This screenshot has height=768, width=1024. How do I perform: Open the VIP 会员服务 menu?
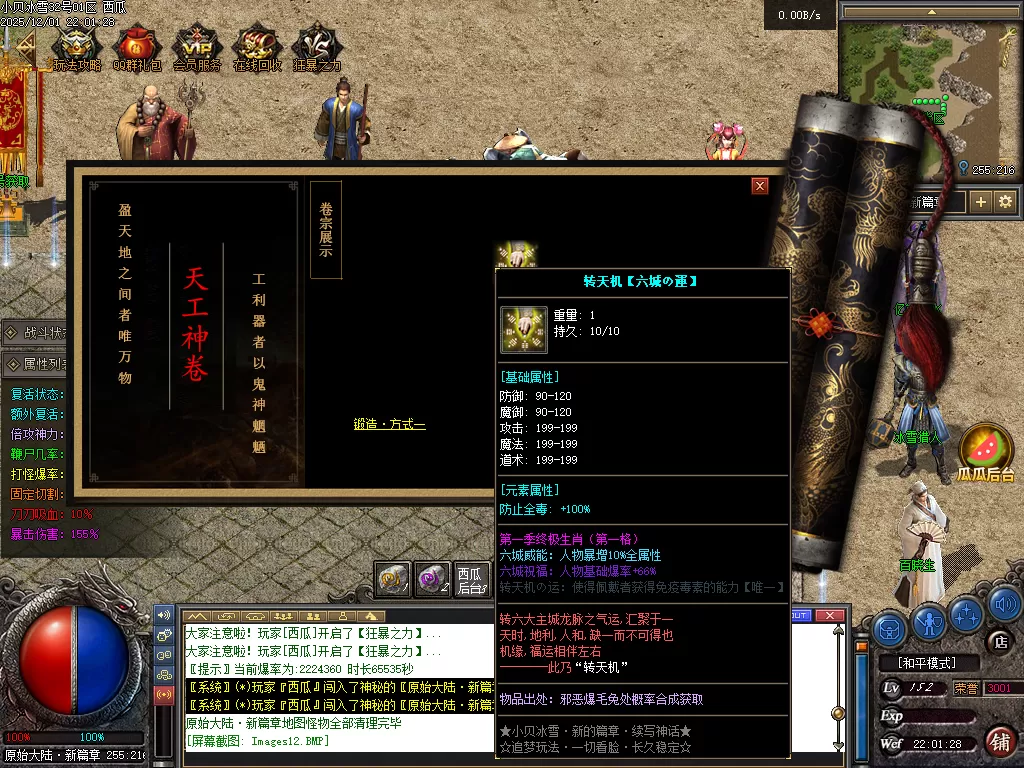click(x=197, y=48)
